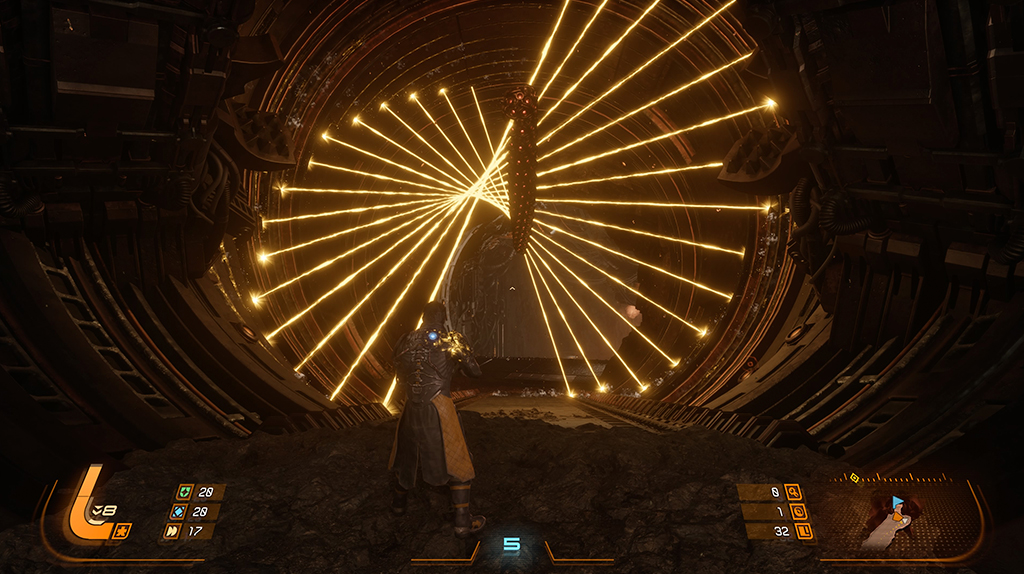Screen dimensions: 1024x574
Task: Select the orange star icon beside the gauge
Action: (x=122, y=530)
